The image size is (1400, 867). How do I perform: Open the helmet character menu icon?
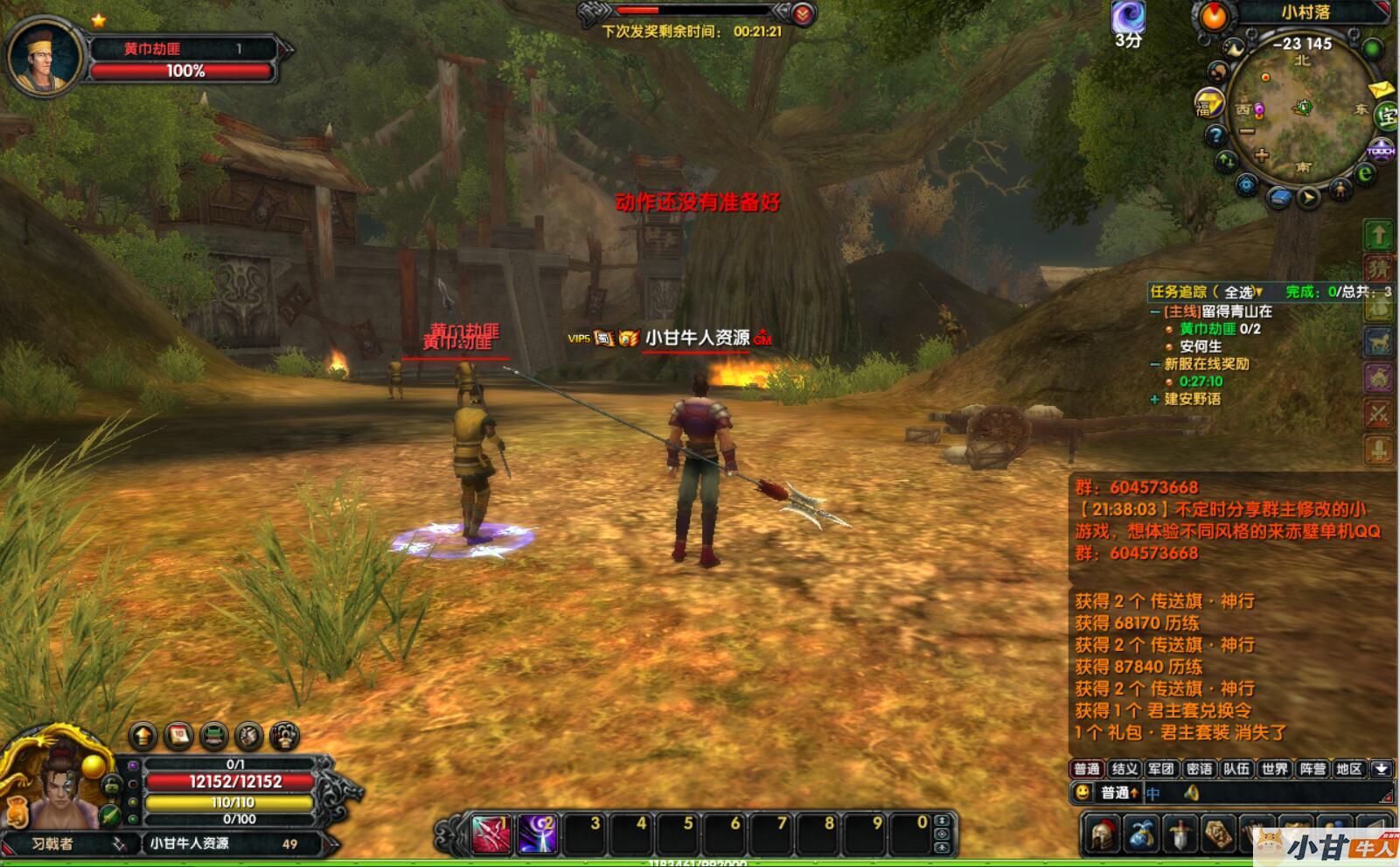click(x=1104, y=834)
